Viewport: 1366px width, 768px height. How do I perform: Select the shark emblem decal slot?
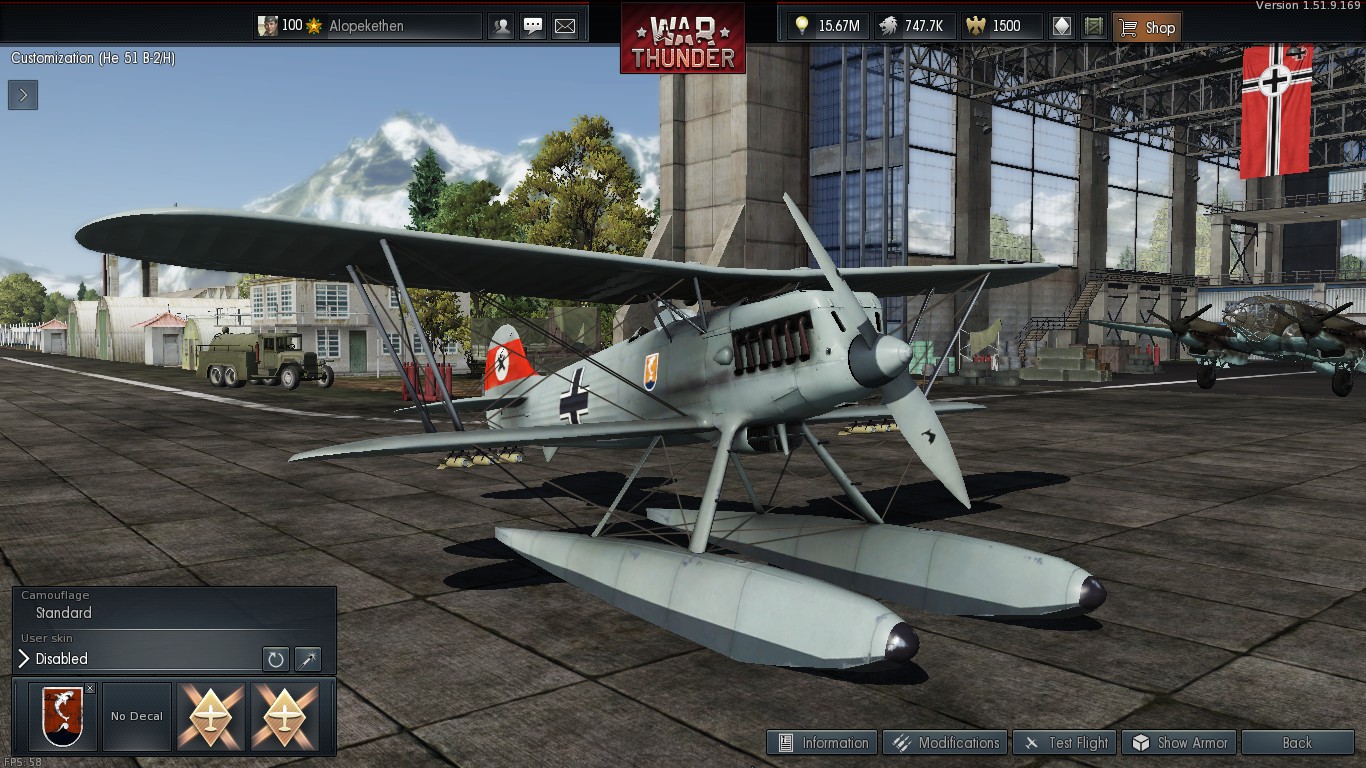click(61, 717)
